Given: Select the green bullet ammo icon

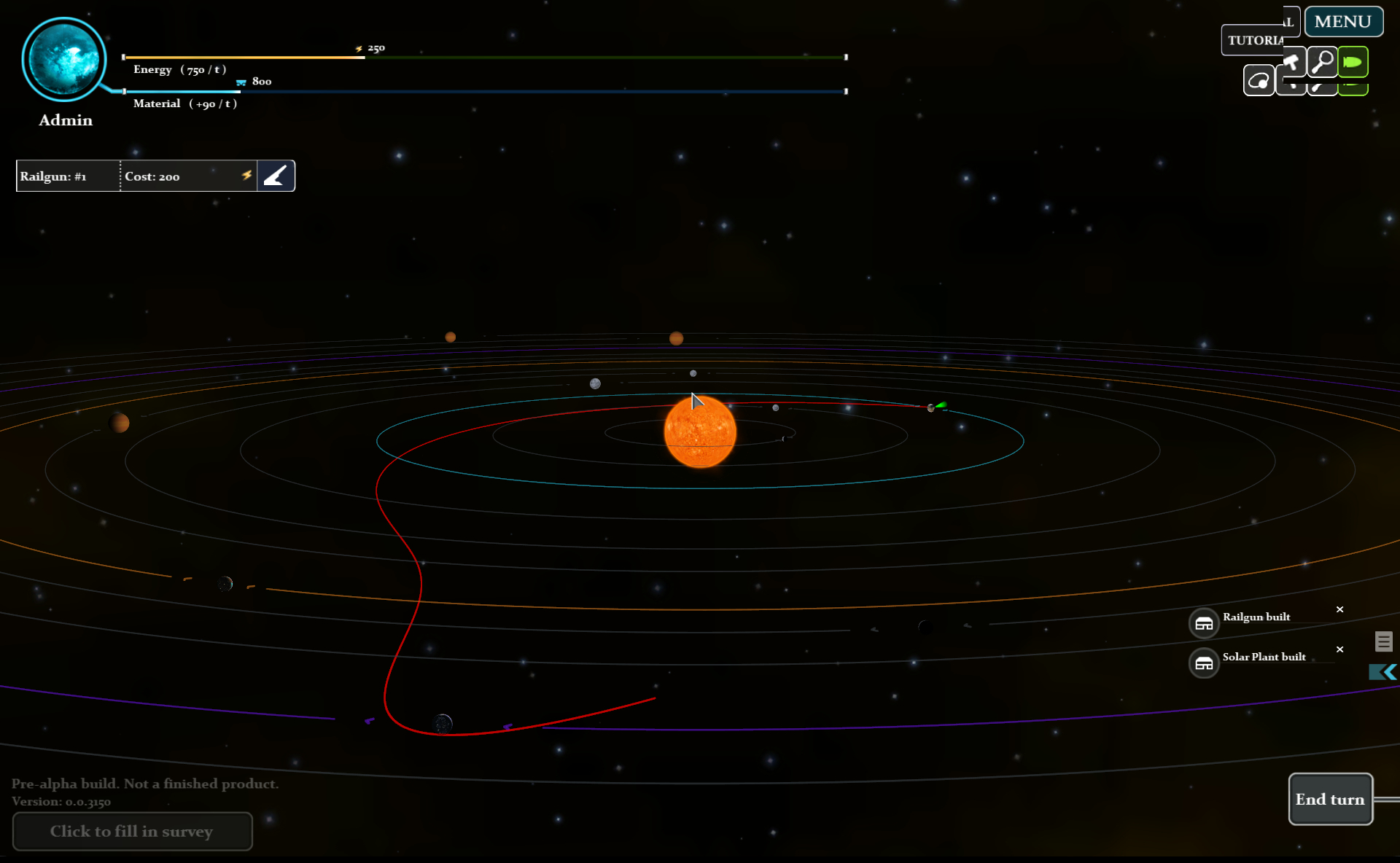Looking at the screenshot, I should coord(1353,61).
